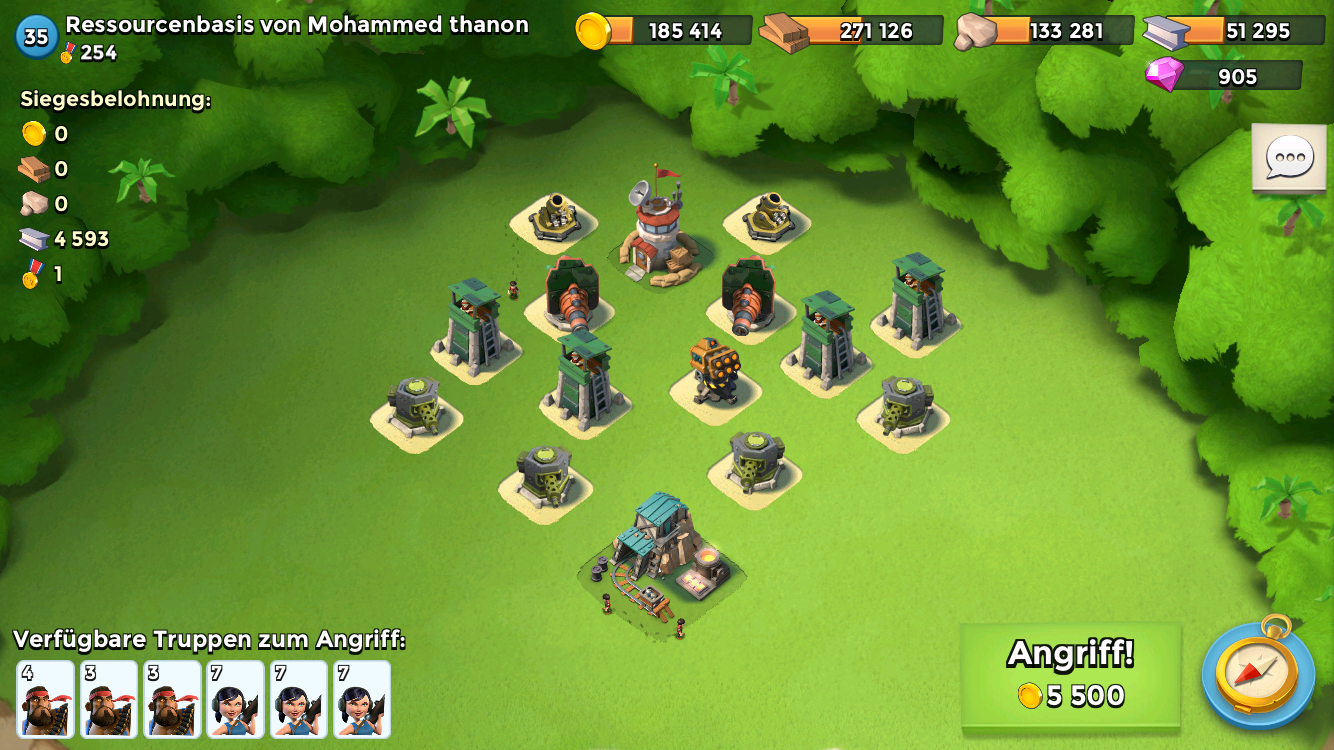Screen dimensions: 1334x750
Task: Open the chat speech bubble
Action: (1289, 158)
